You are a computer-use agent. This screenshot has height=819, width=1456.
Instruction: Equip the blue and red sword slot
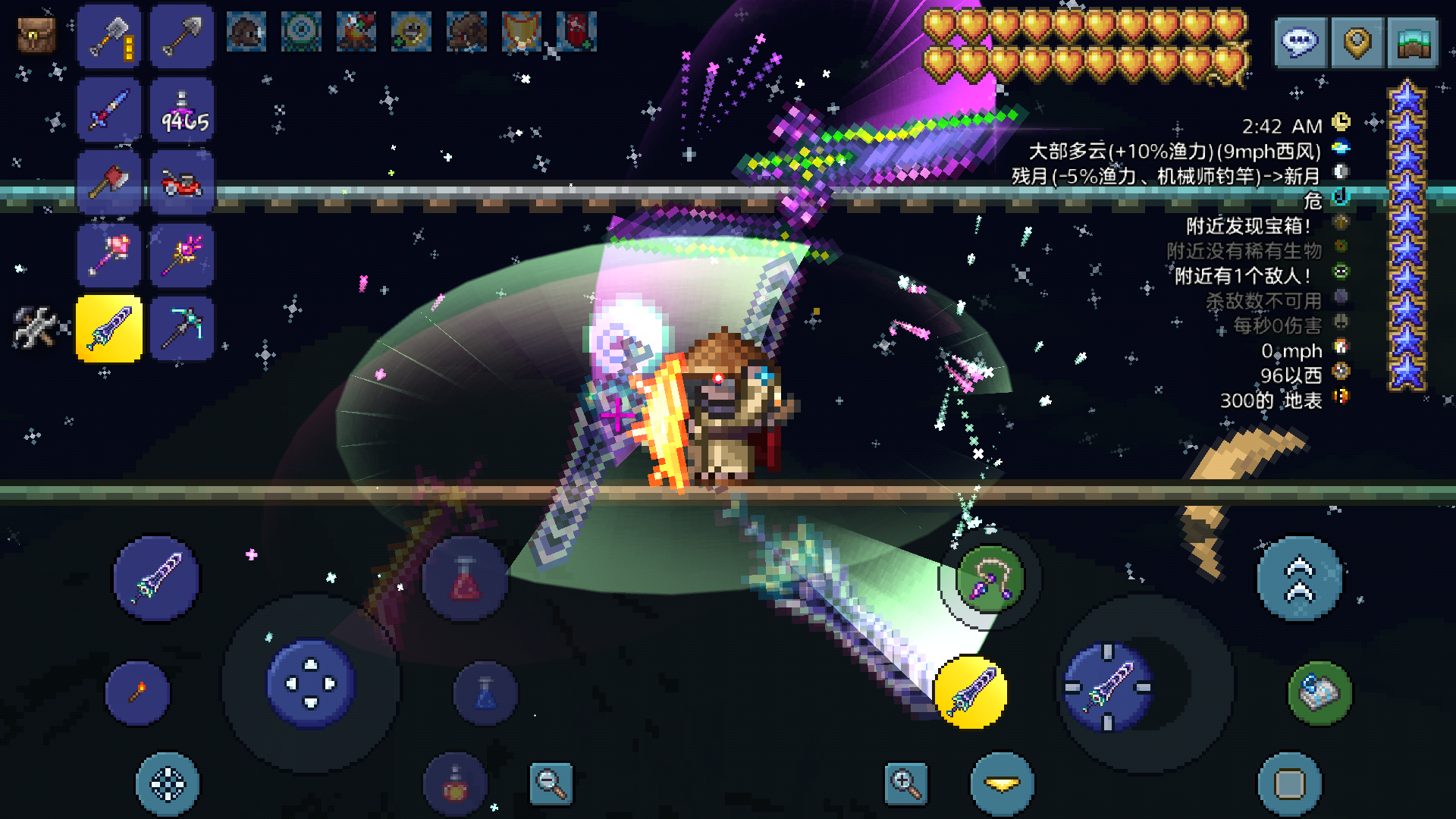tap(109, 110)
